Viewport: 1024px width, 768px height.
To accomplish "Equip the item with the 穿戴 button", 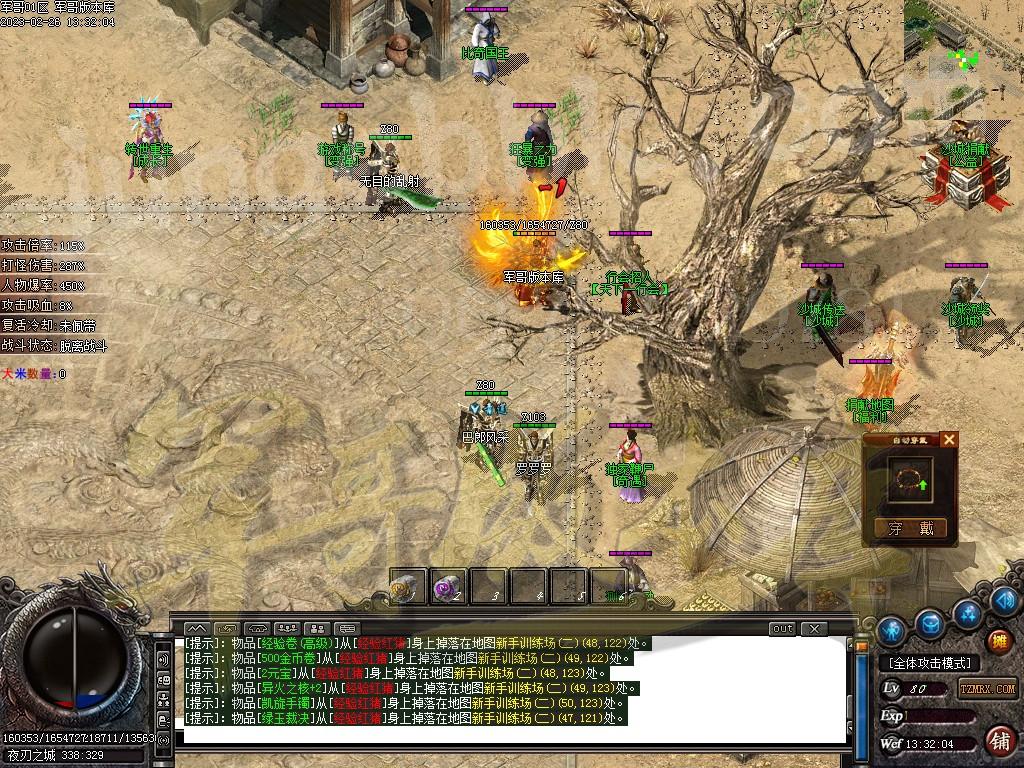I will pos(910,528).
